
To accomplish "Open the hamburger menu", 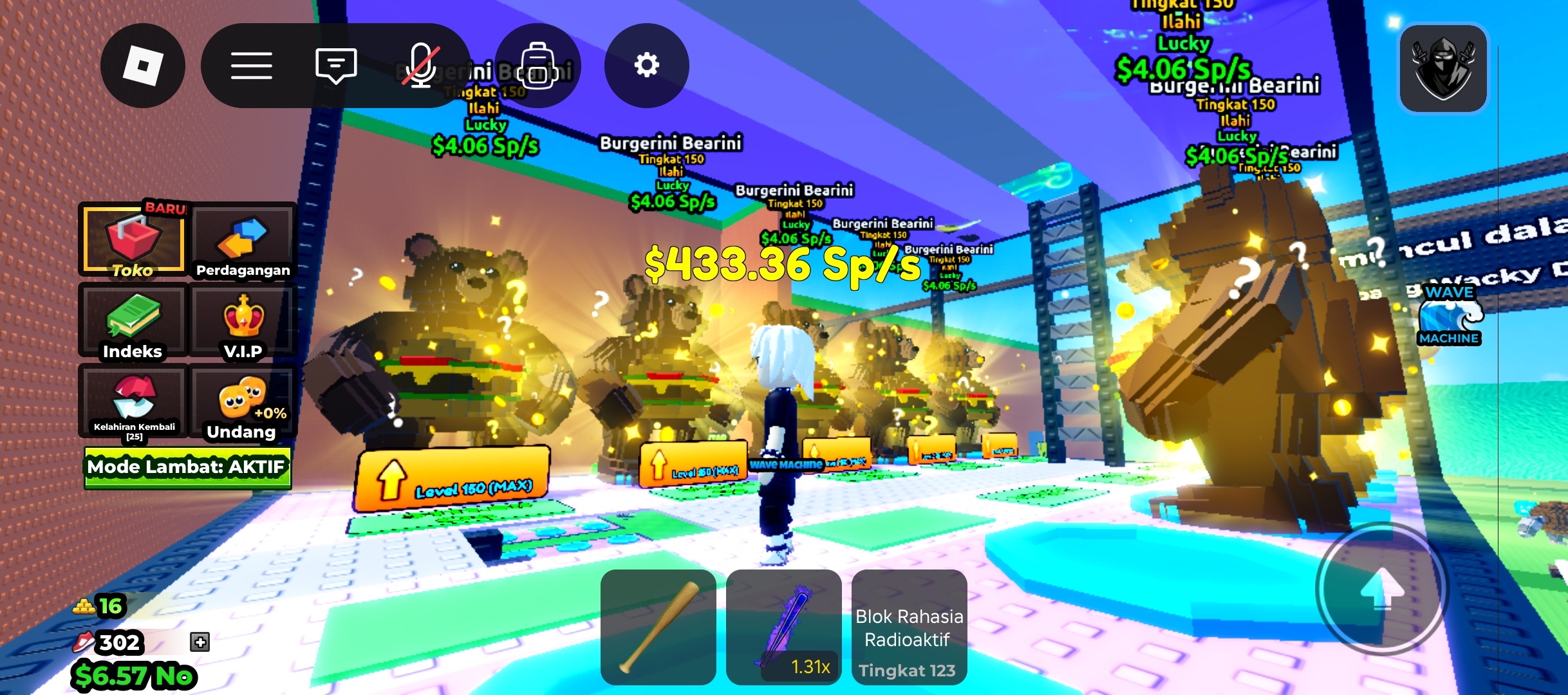I will (251, 66).
